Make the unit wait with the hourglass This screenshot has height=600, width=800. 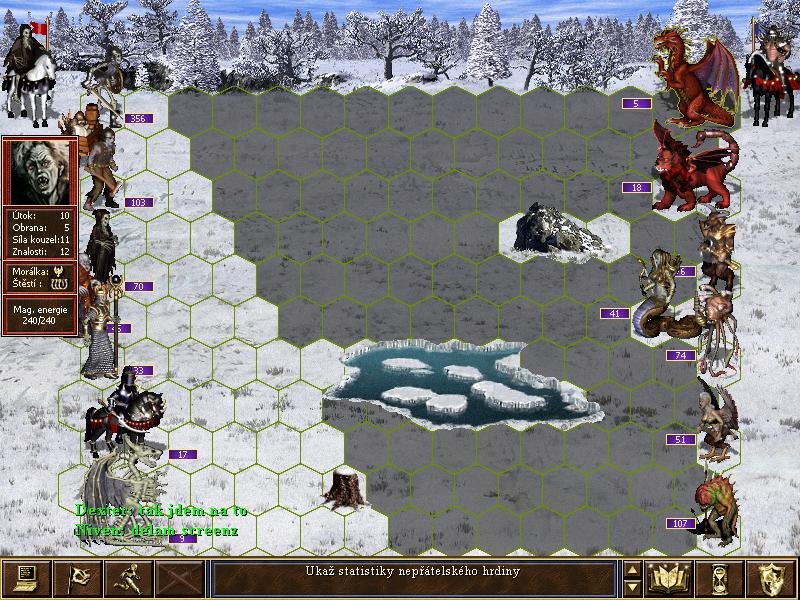tap(722, 578)
